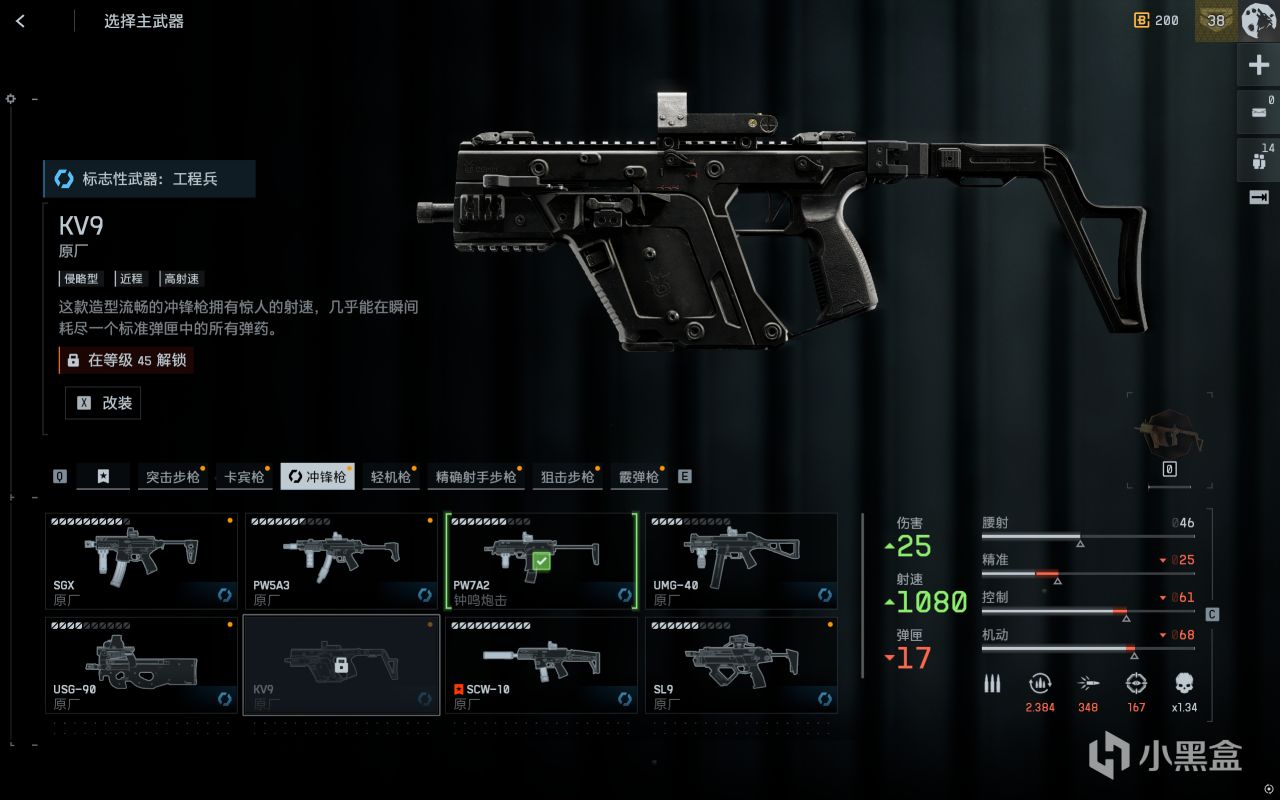Select the 冲锋枪 category tab
The image size is (1280, 800).
pyautogui.click(x=317, y=477)
